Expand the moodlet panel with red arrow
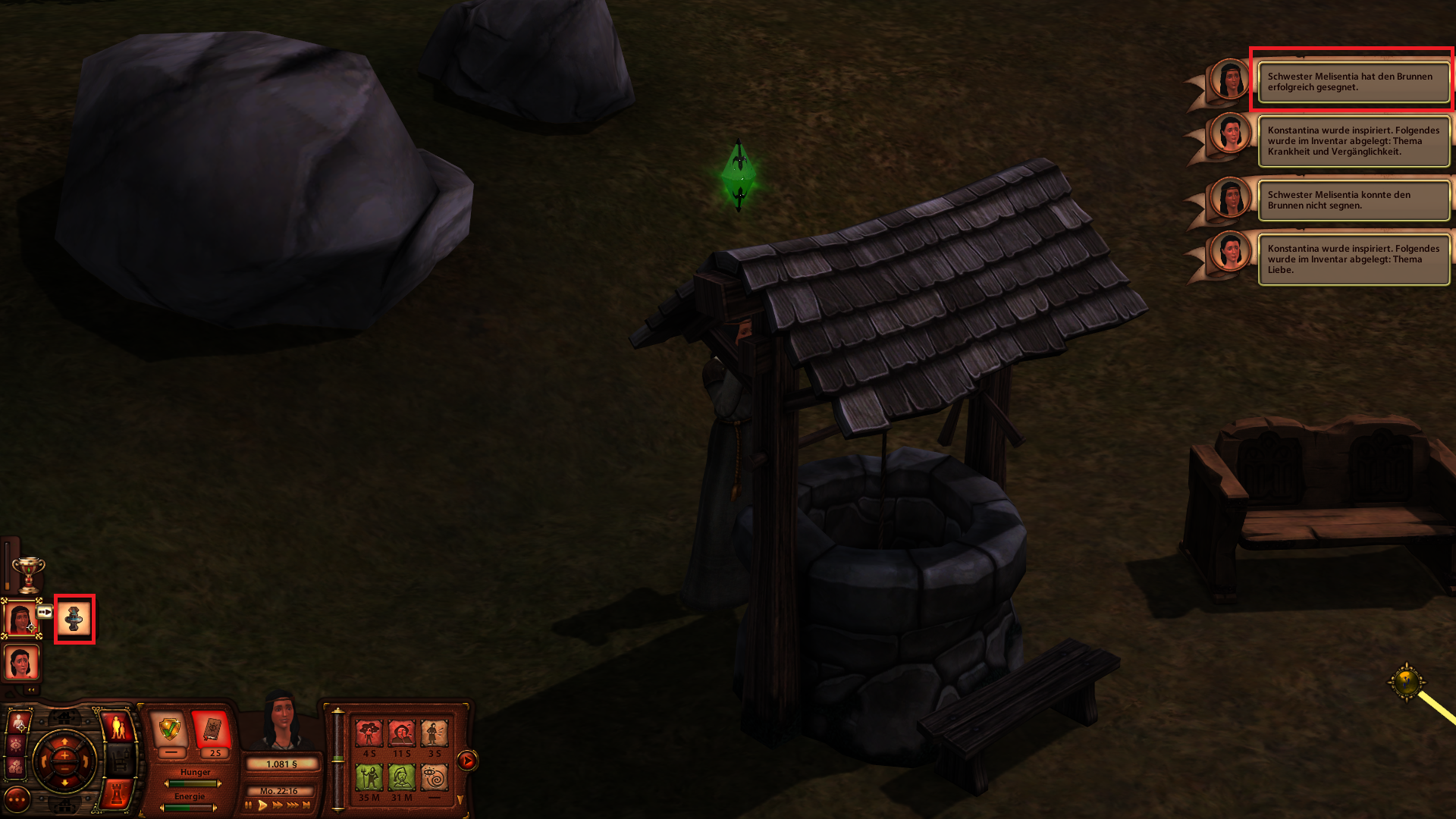This screenshot has height=819, width=1456. (467, 760)
